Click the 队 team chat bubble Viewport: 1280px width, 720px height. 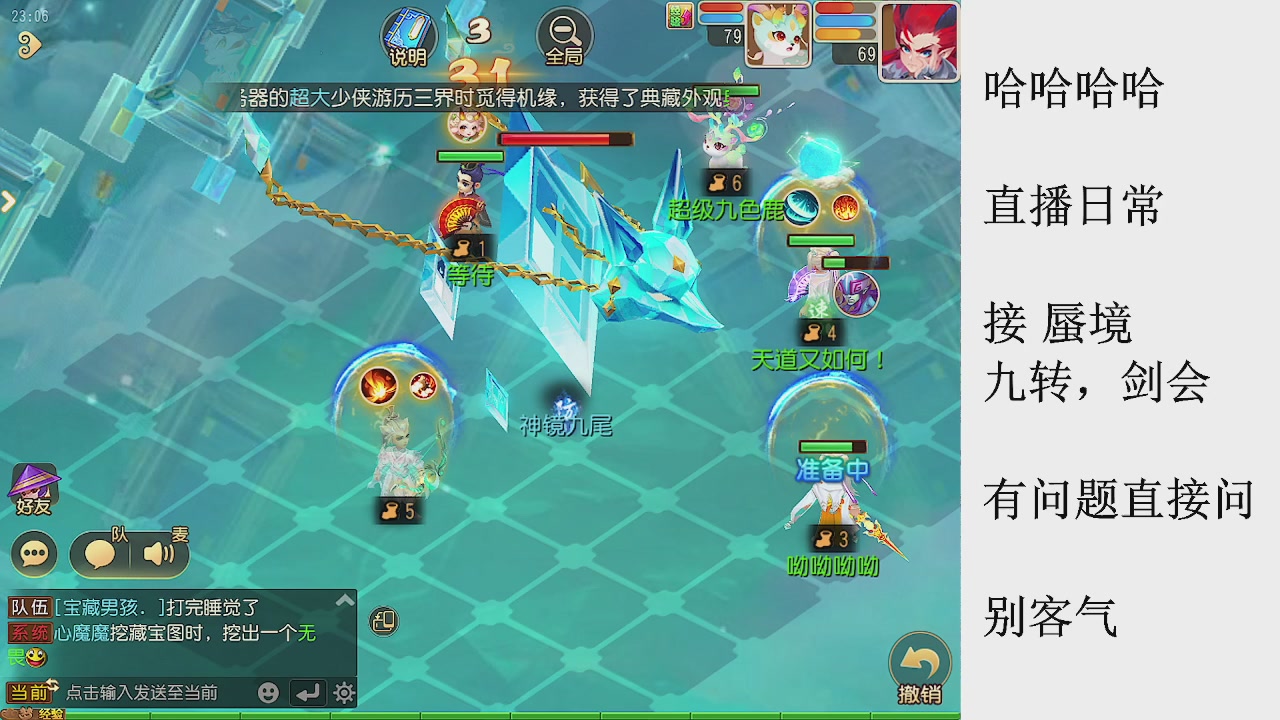click(x=100, y=553)
